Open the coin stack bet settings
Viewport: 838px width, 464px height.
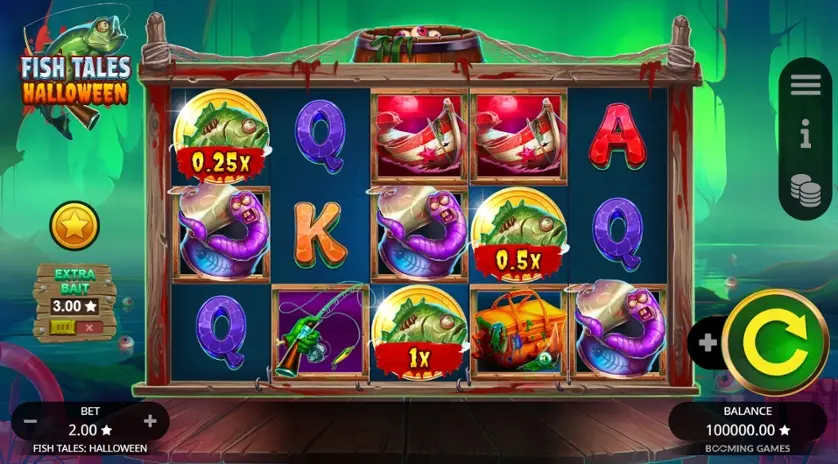[805, 189]
